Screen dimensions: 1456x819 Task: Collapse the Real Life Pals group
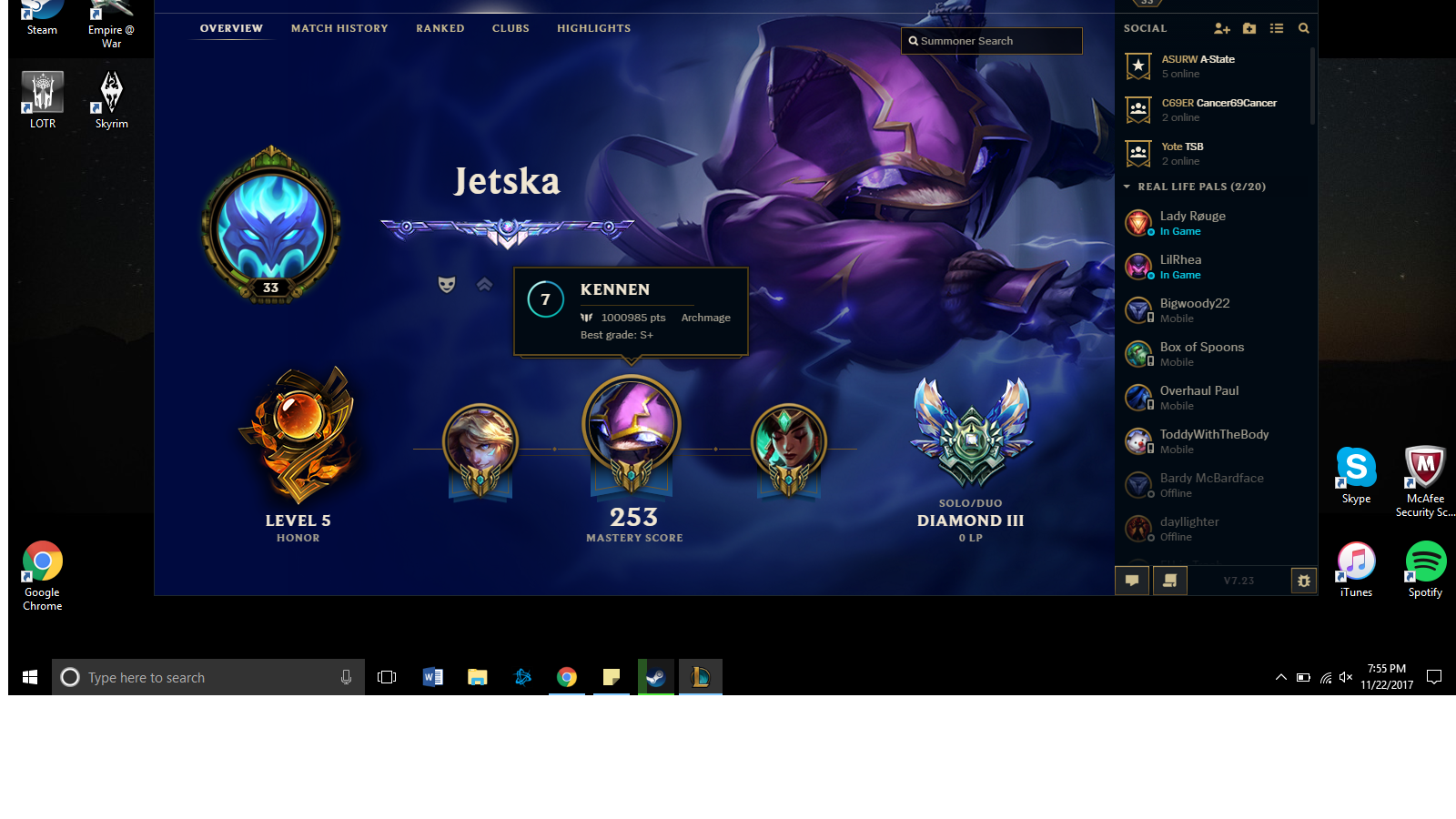tap(1127, 187)
